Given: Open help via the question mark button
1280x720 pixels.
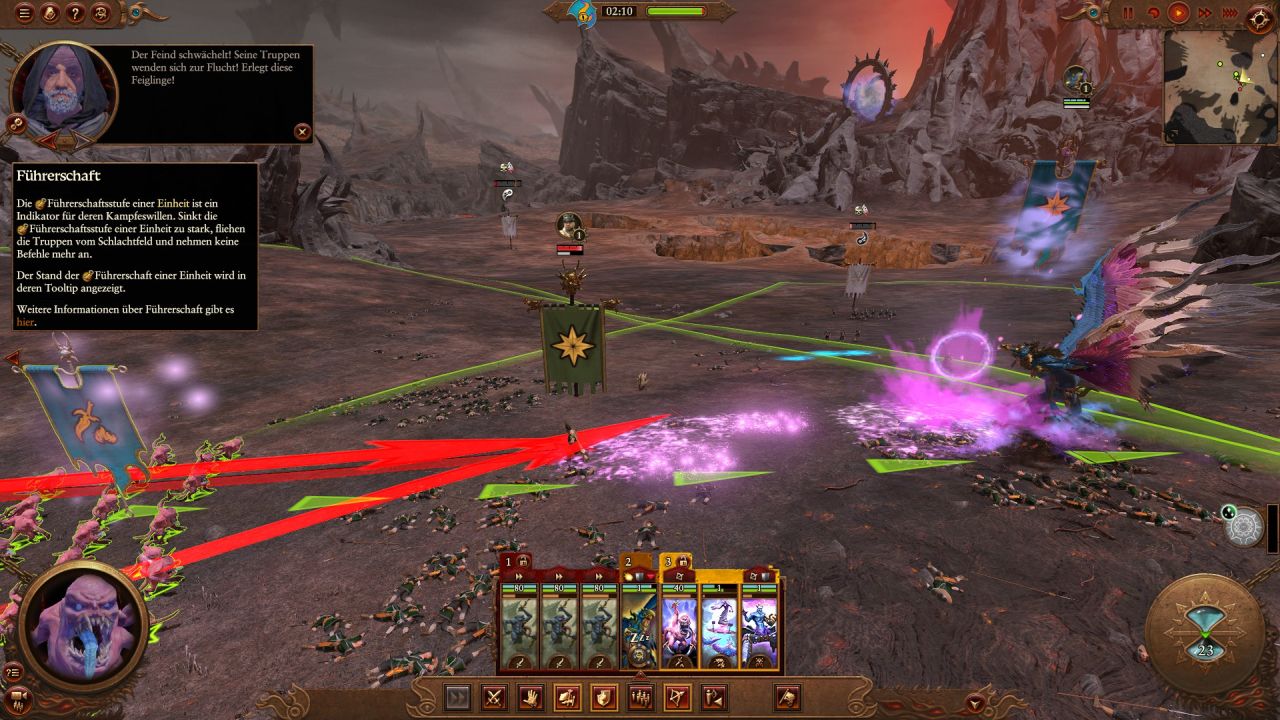Looking at the screenshot, I should 75,13.
